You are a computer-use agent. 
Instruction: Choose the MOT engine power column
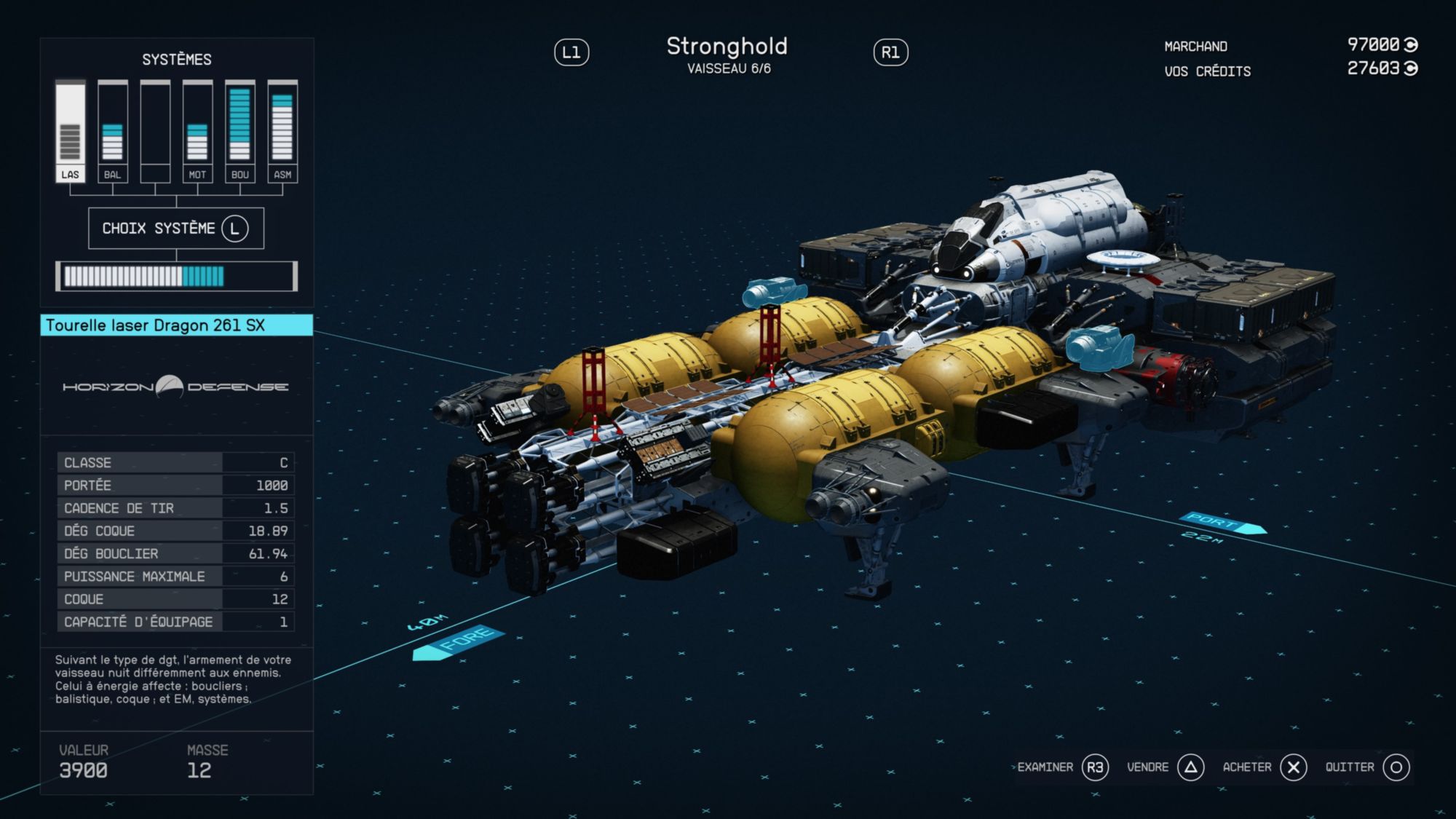[197, 131]
